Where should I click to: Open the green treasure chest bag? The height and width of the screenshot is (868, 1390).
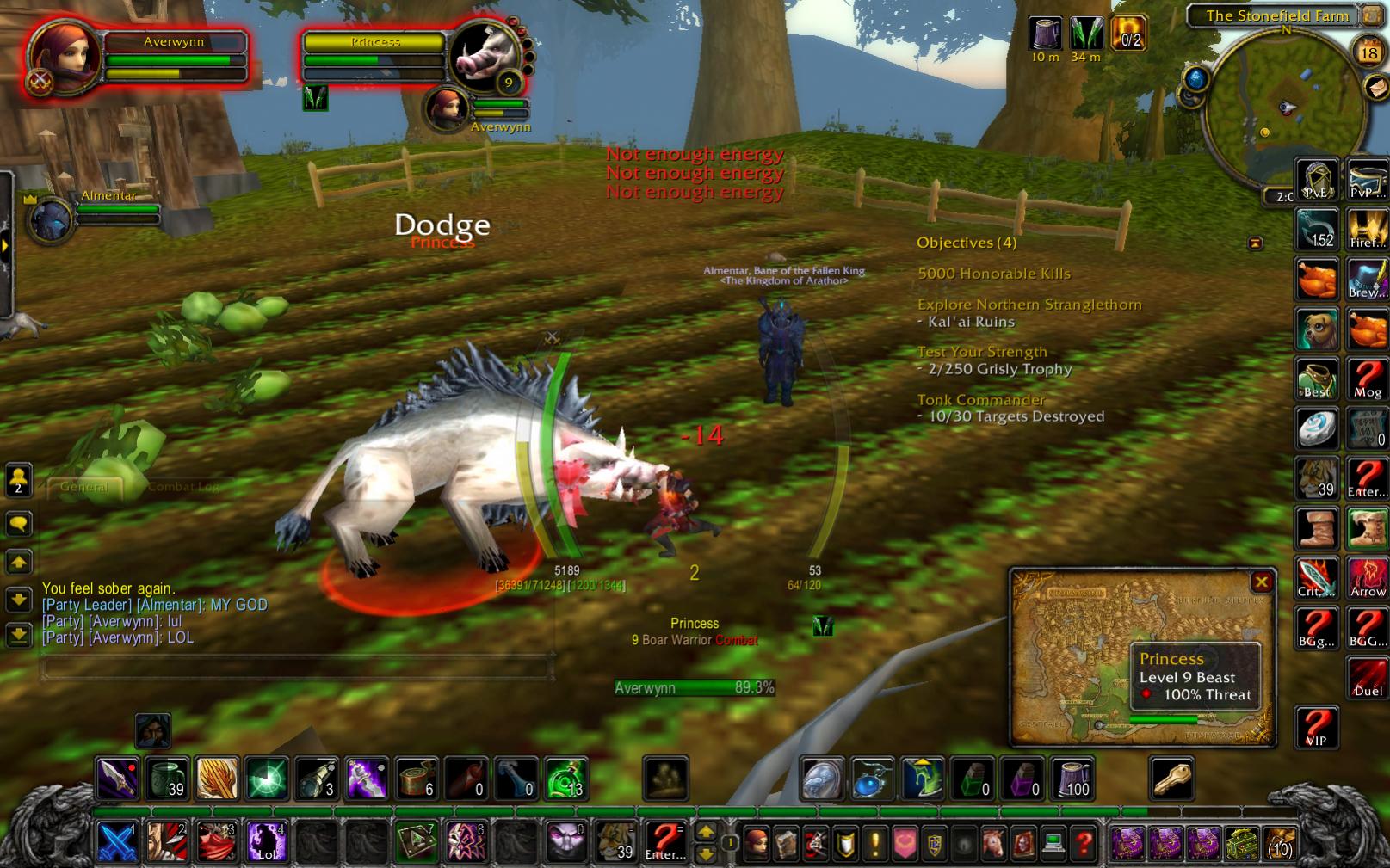click(1240, 843)
